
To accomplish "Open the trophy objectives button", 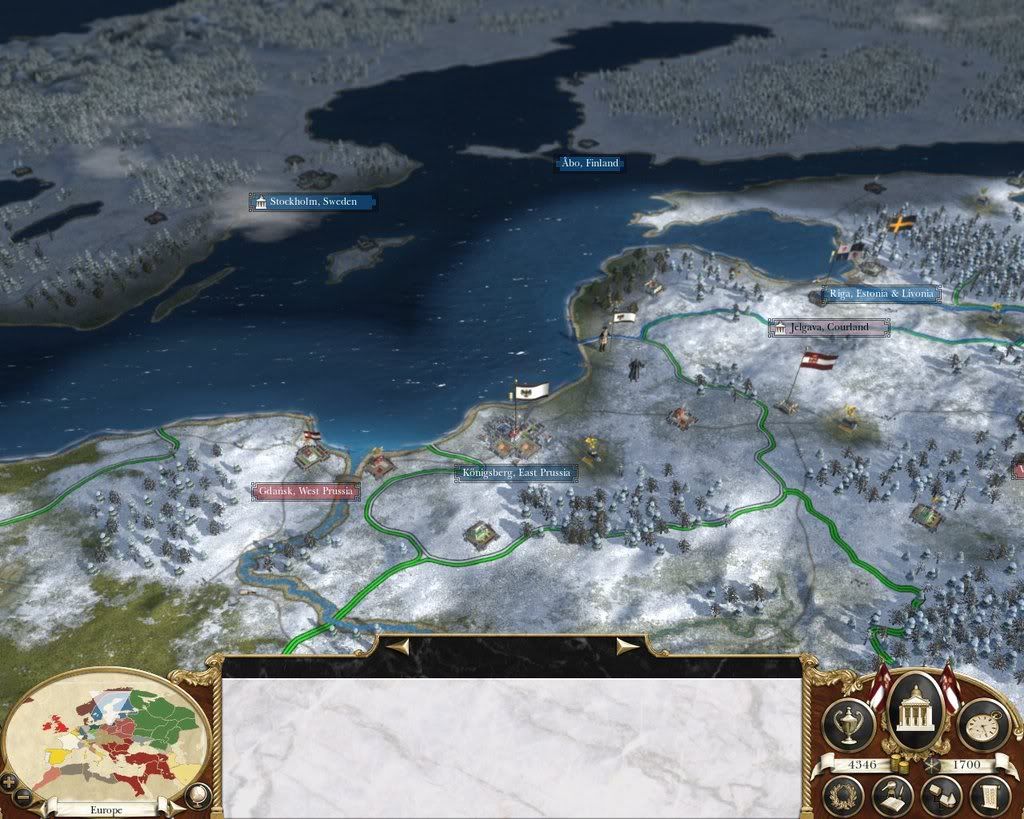I will click(848, 723).
